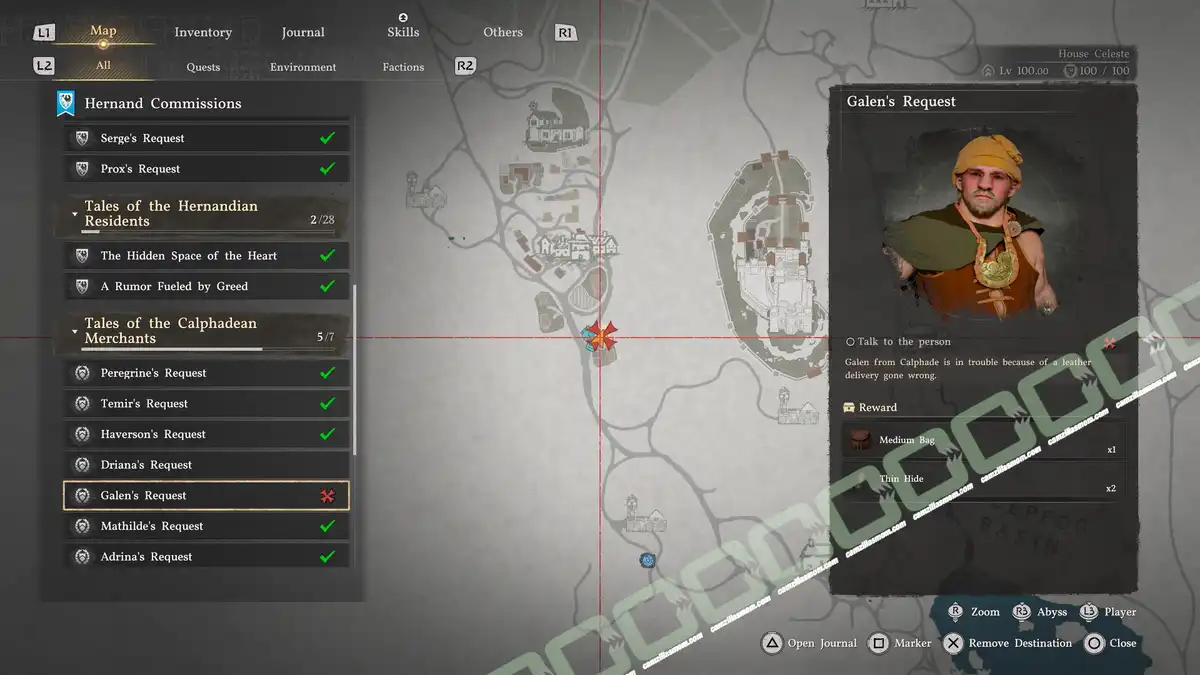This screenshot has height=675, width=1200.
Task: Select Peregrine's Request quest row
Action: point(207,373)
